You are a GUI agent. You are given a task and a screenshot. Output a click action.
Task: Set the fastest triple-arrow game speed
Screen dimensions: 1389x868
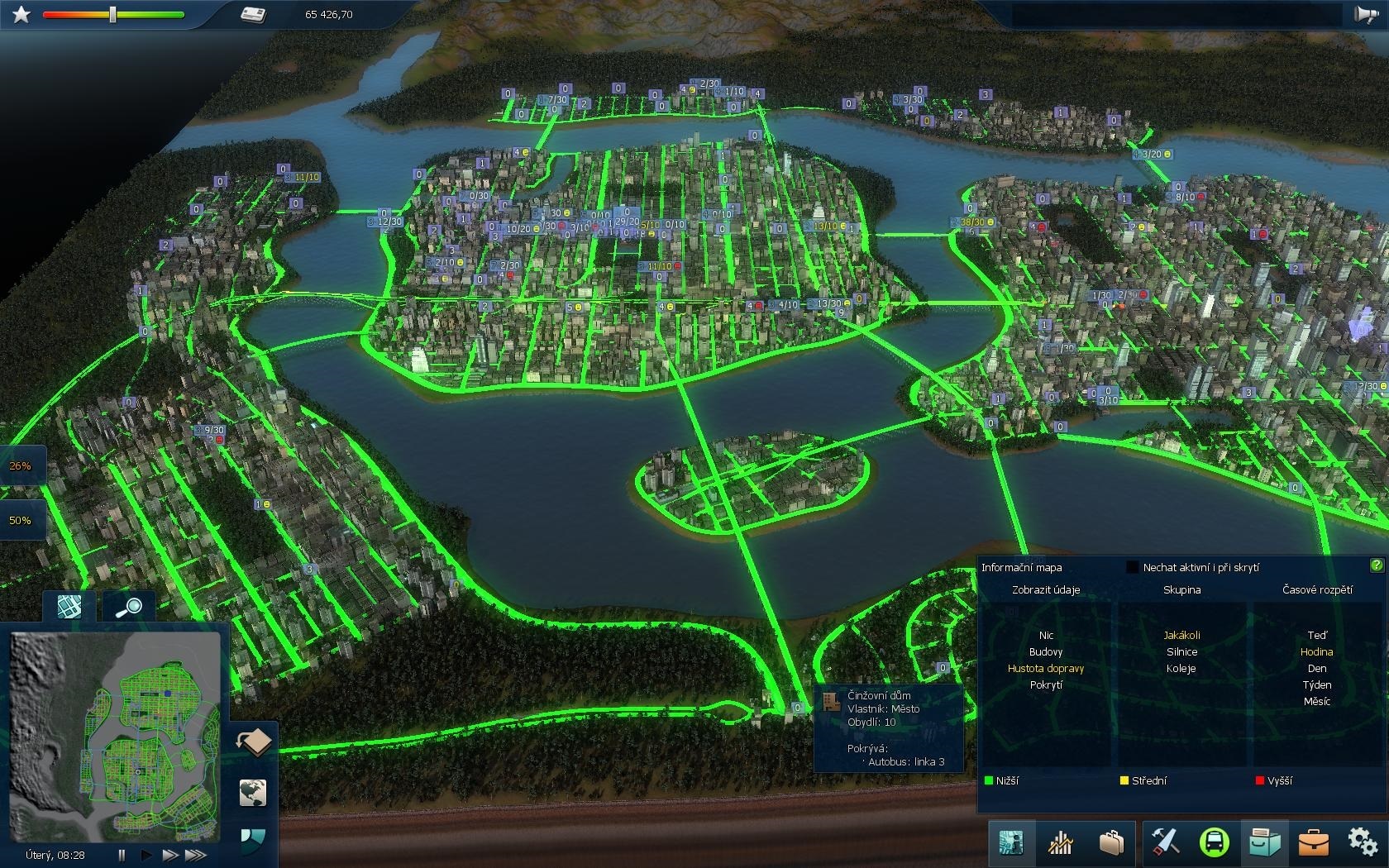coord(196,855)
